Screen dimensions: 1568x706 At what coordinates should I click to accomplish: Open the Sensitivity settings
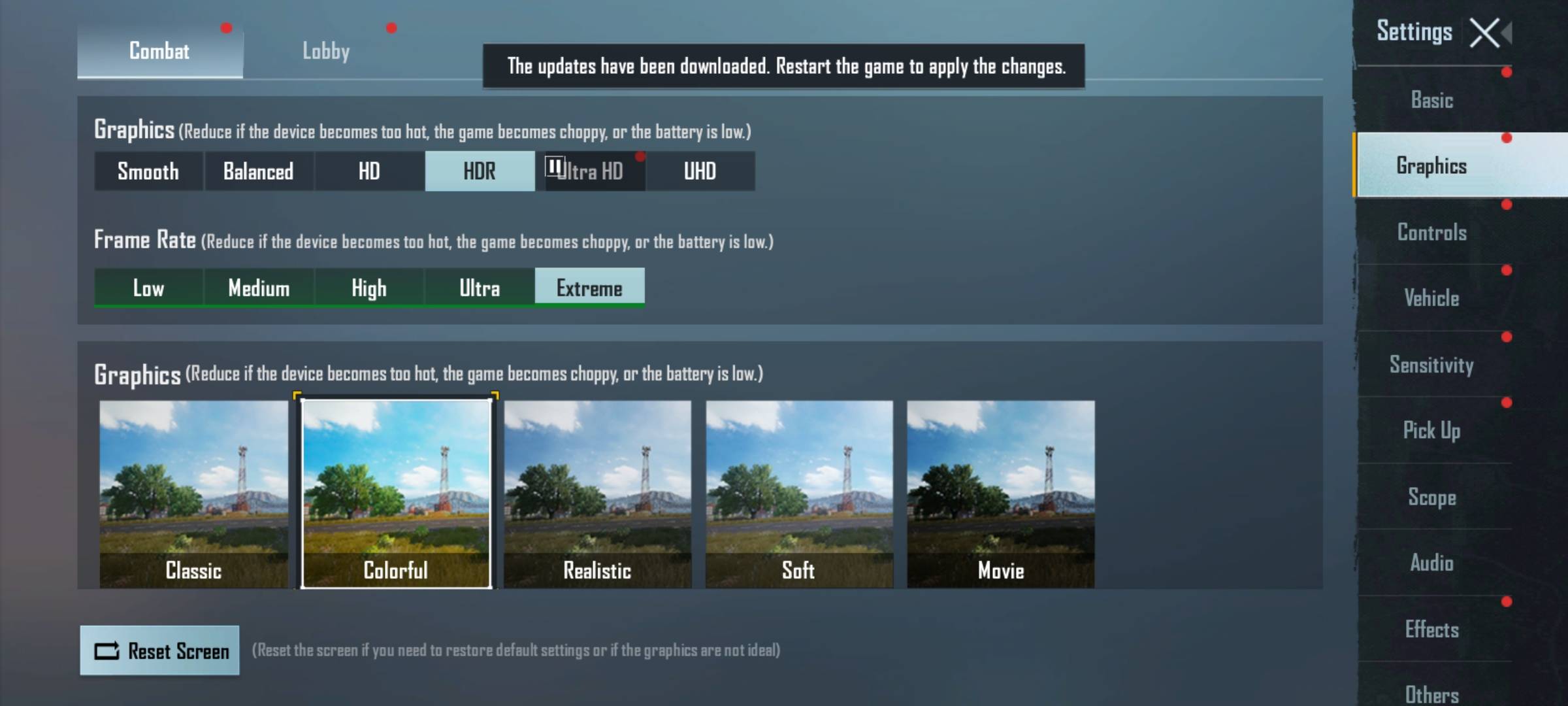[1432, 365]
